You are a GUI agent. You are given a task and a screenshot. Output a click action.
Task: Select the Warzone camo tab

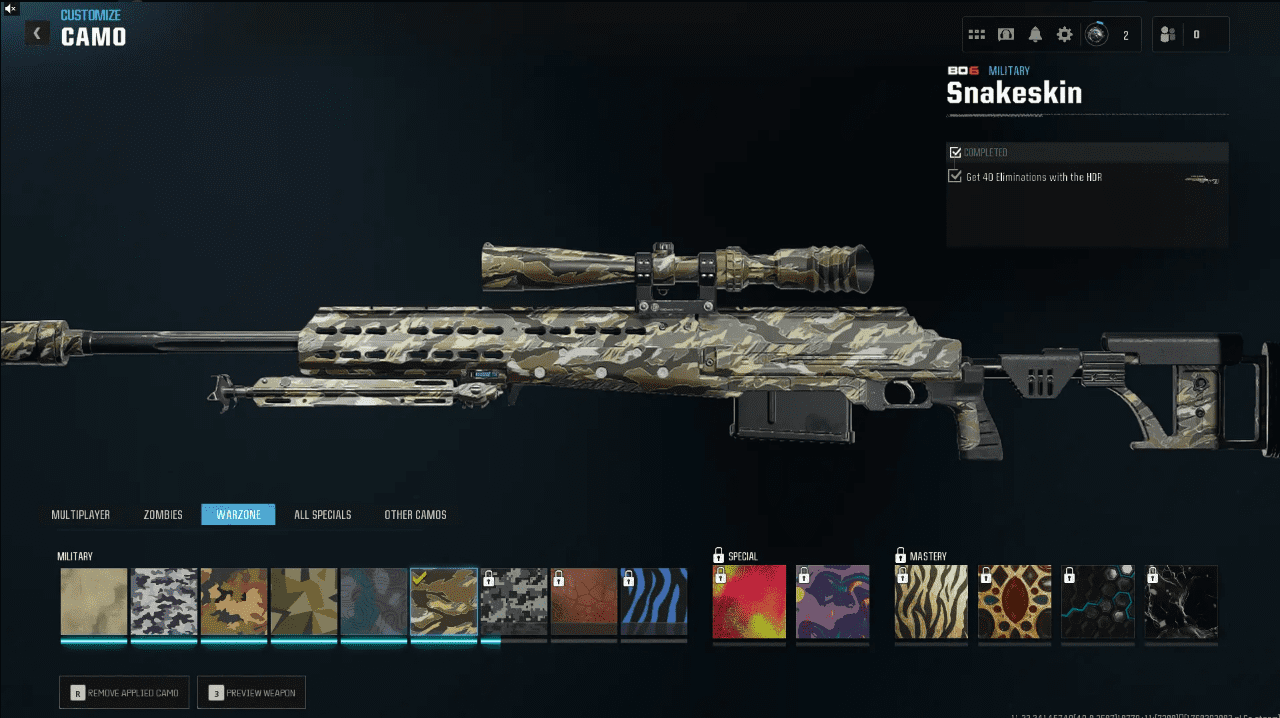(x=238, y=515)
